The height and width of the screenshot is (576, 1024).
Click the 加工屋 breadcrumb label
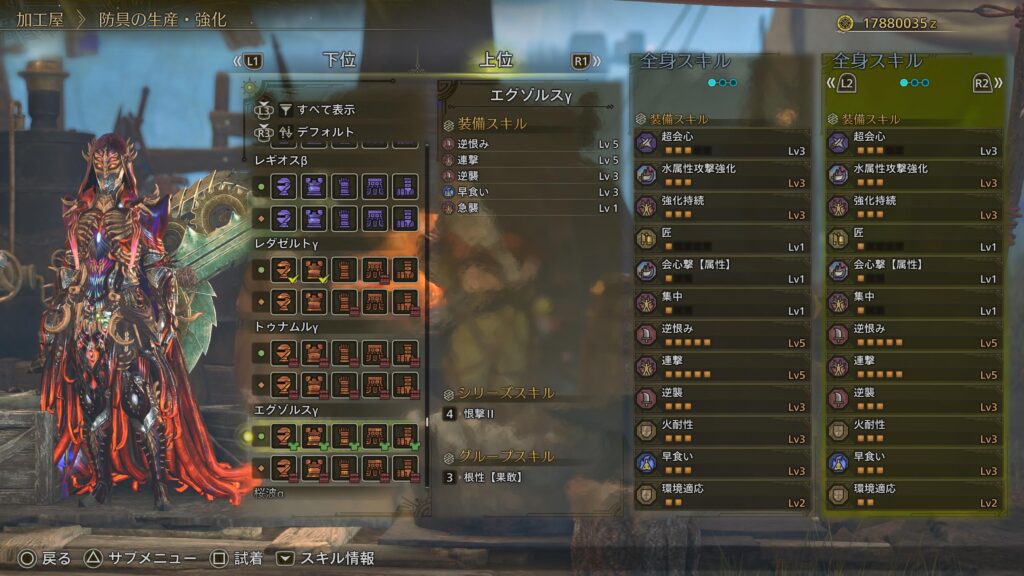click(x=41, y=20)
